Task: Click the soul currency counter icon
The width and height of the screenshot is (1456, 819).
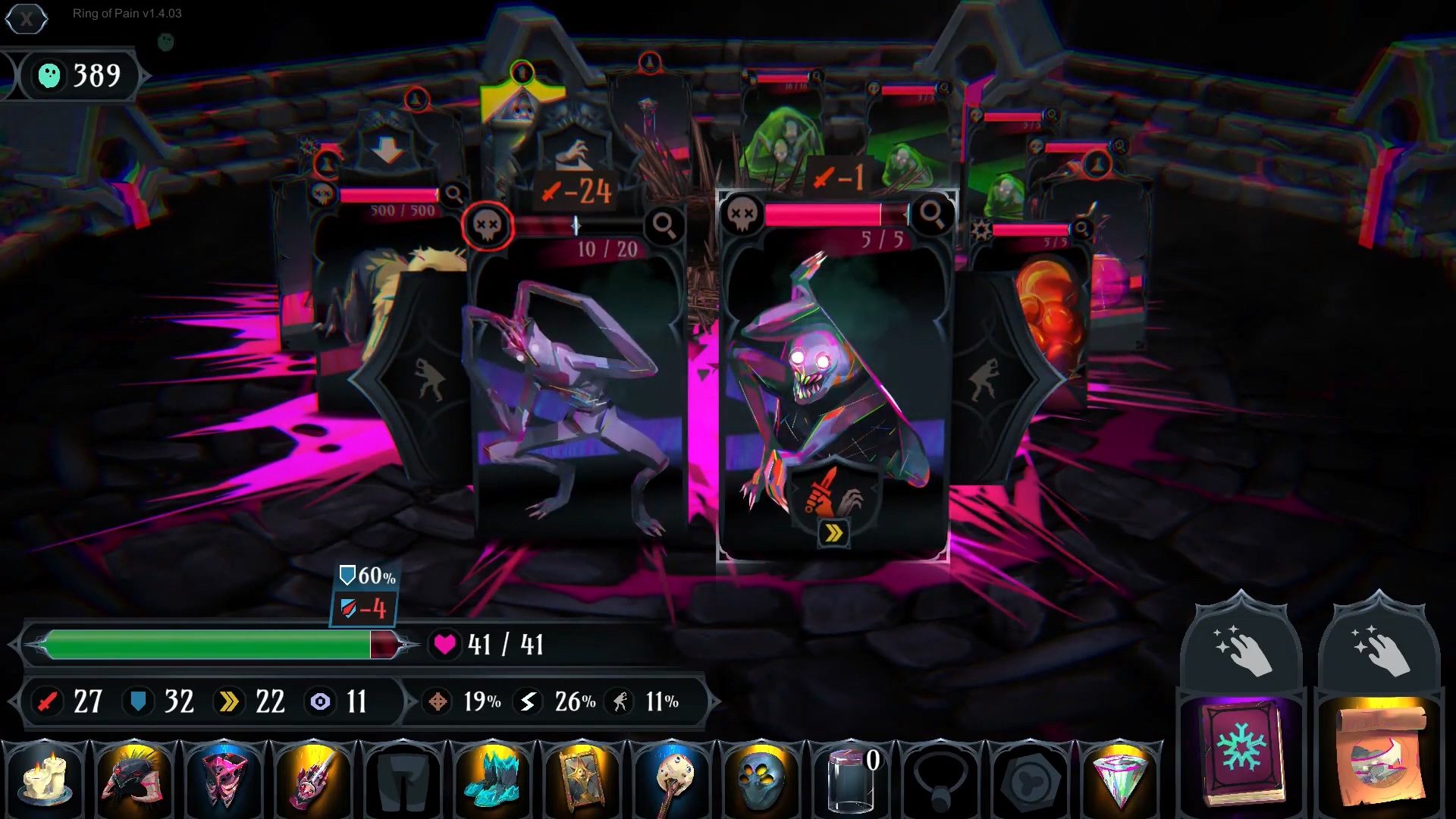Action: tap(49, 75)
